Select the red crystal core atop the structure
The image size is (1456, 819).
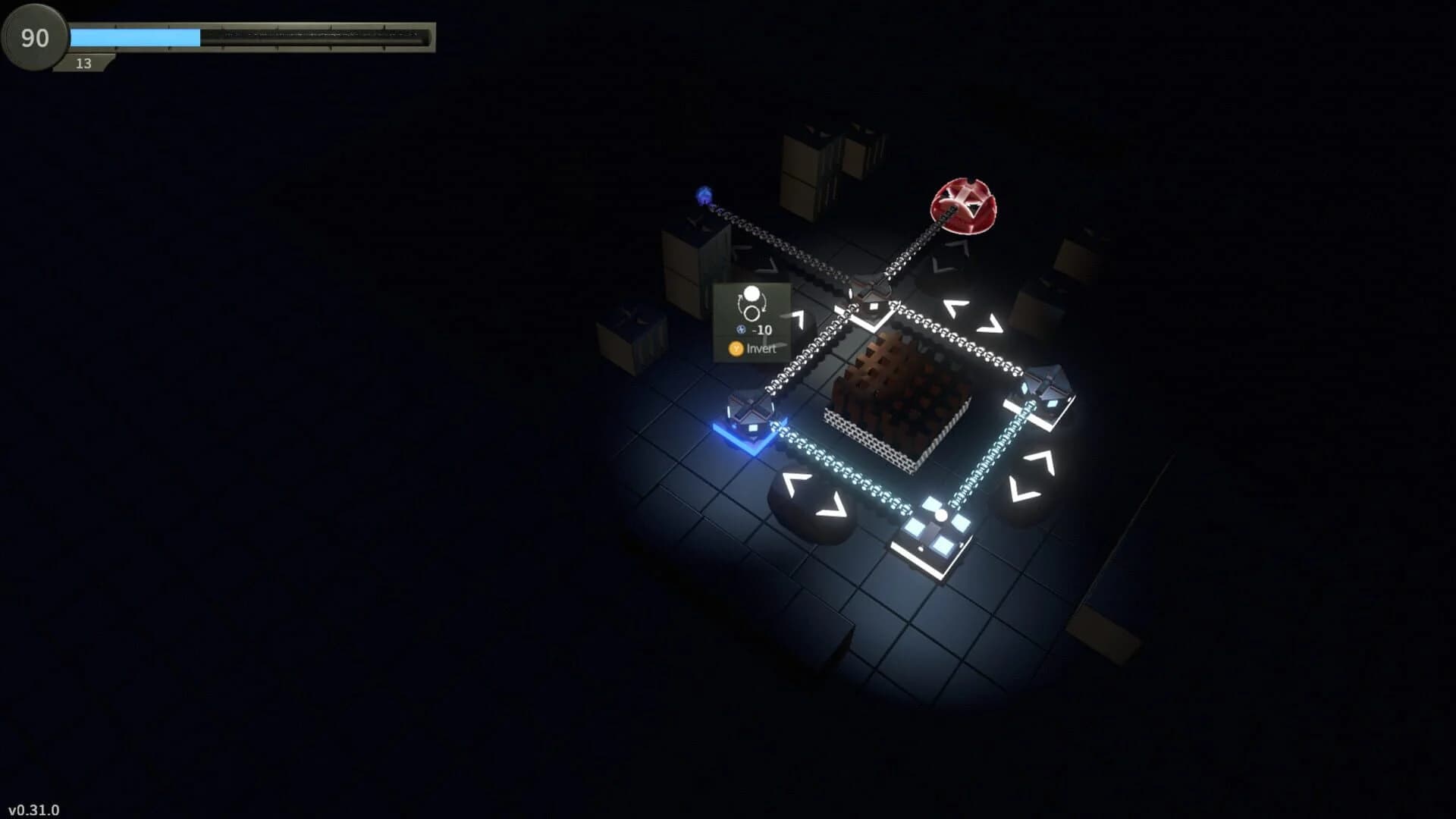point(962,206)
